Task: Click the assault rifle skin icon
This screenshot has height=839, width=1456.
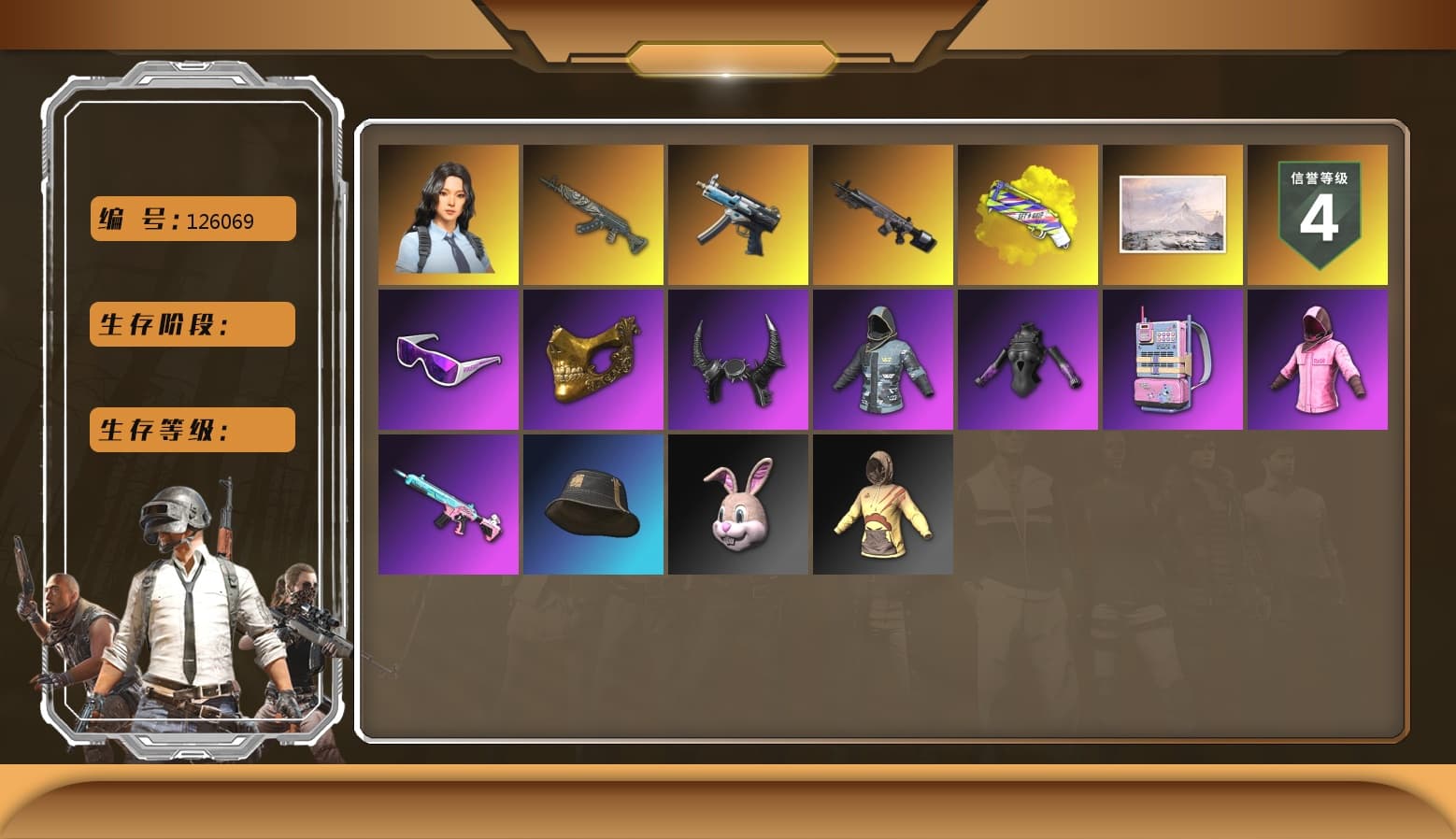Action: point(592,214)
